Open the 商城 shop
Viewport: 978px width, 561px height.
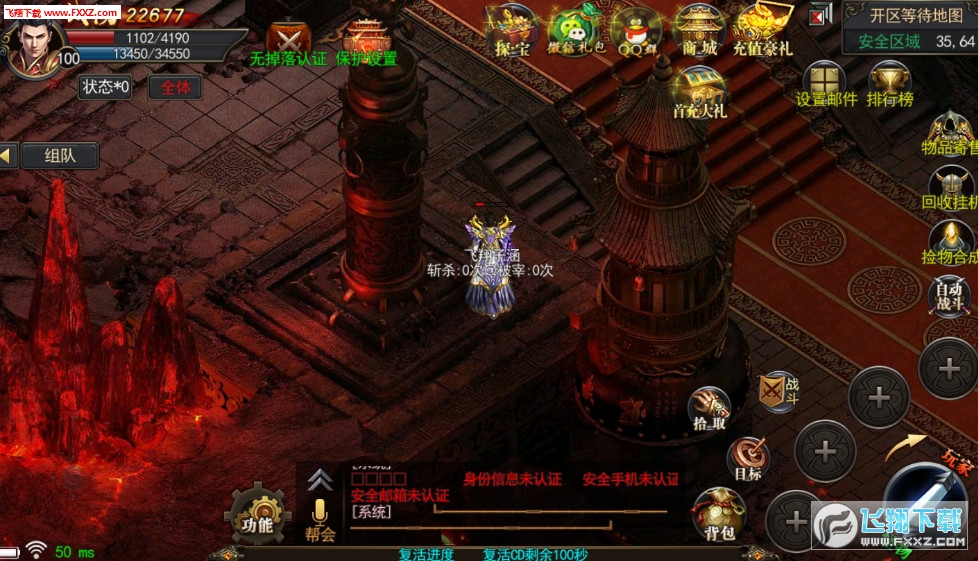[699, 31]
